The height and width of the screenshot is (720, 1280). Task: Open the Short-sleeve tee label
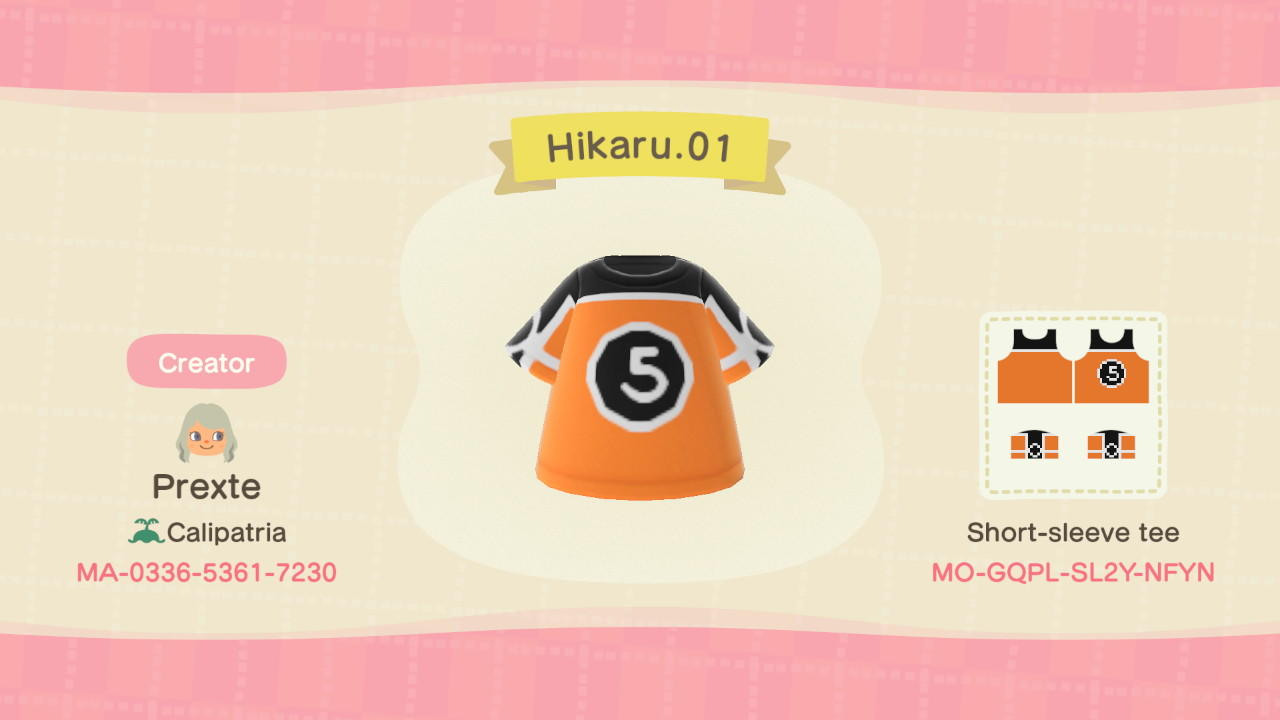pos(1072,532)
